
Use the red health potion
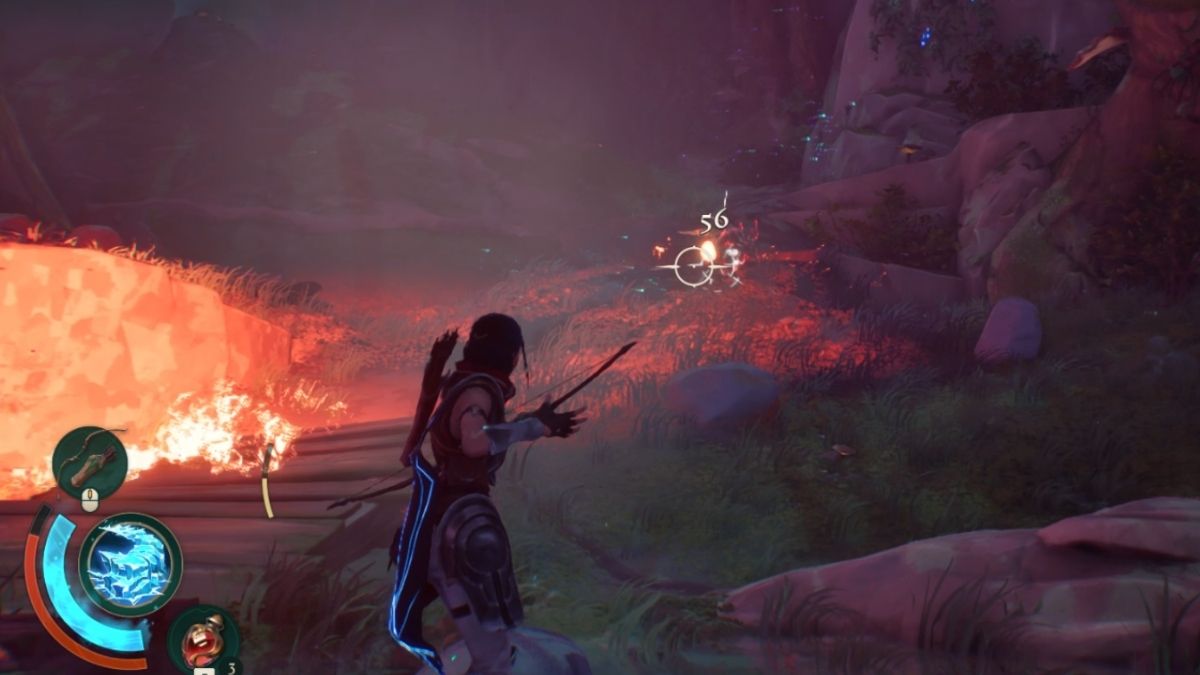(x=203, y=638)
